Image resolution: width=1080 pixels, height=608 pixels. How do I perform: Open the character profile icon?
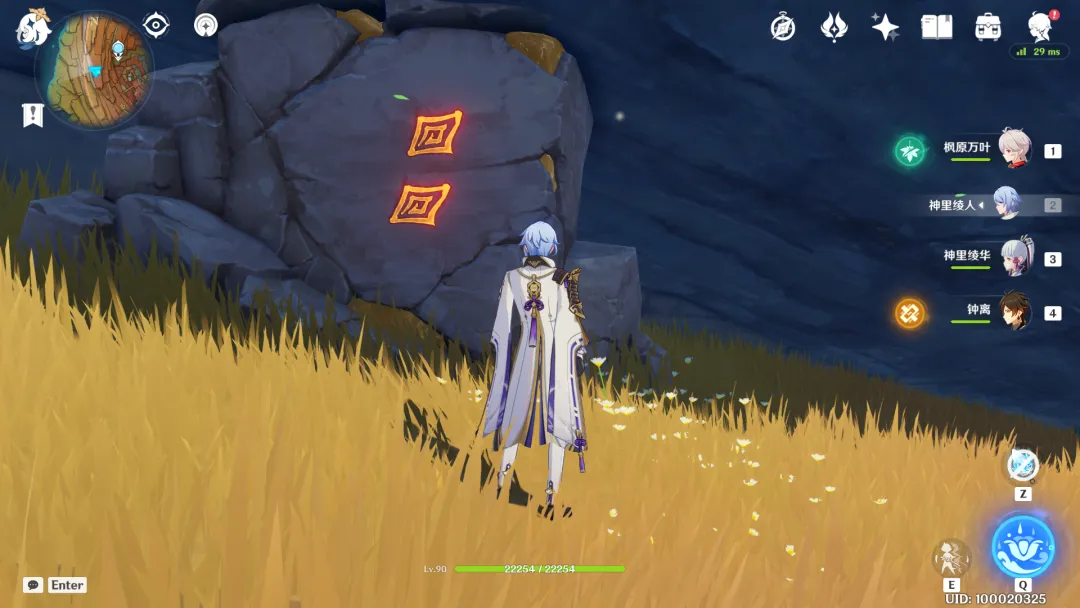point(1041,27)
